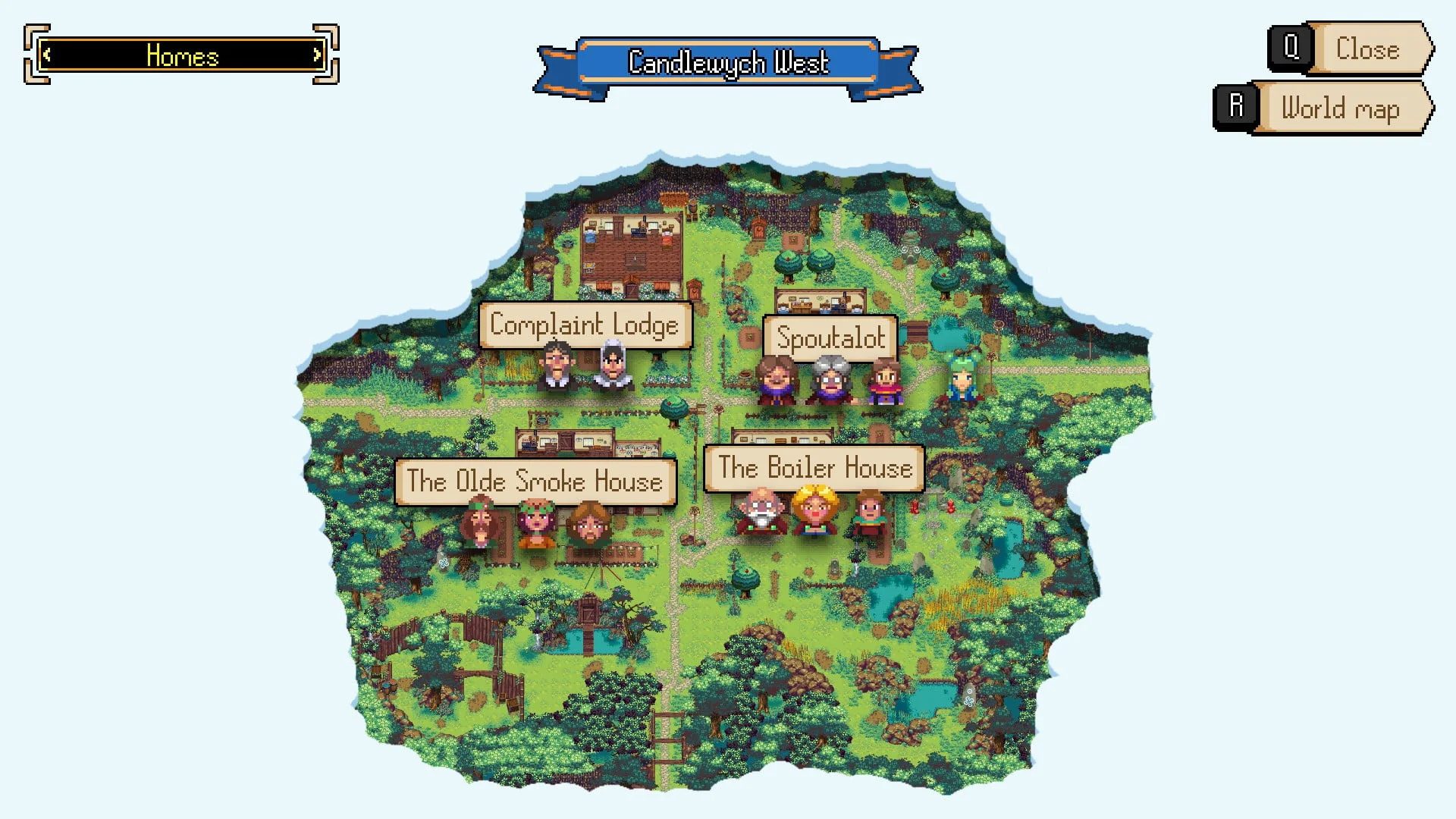This screenshot has height=819, width=1456.
Task: Click the left arrow on the Homes selector
Action: click(x=49, y=55)
